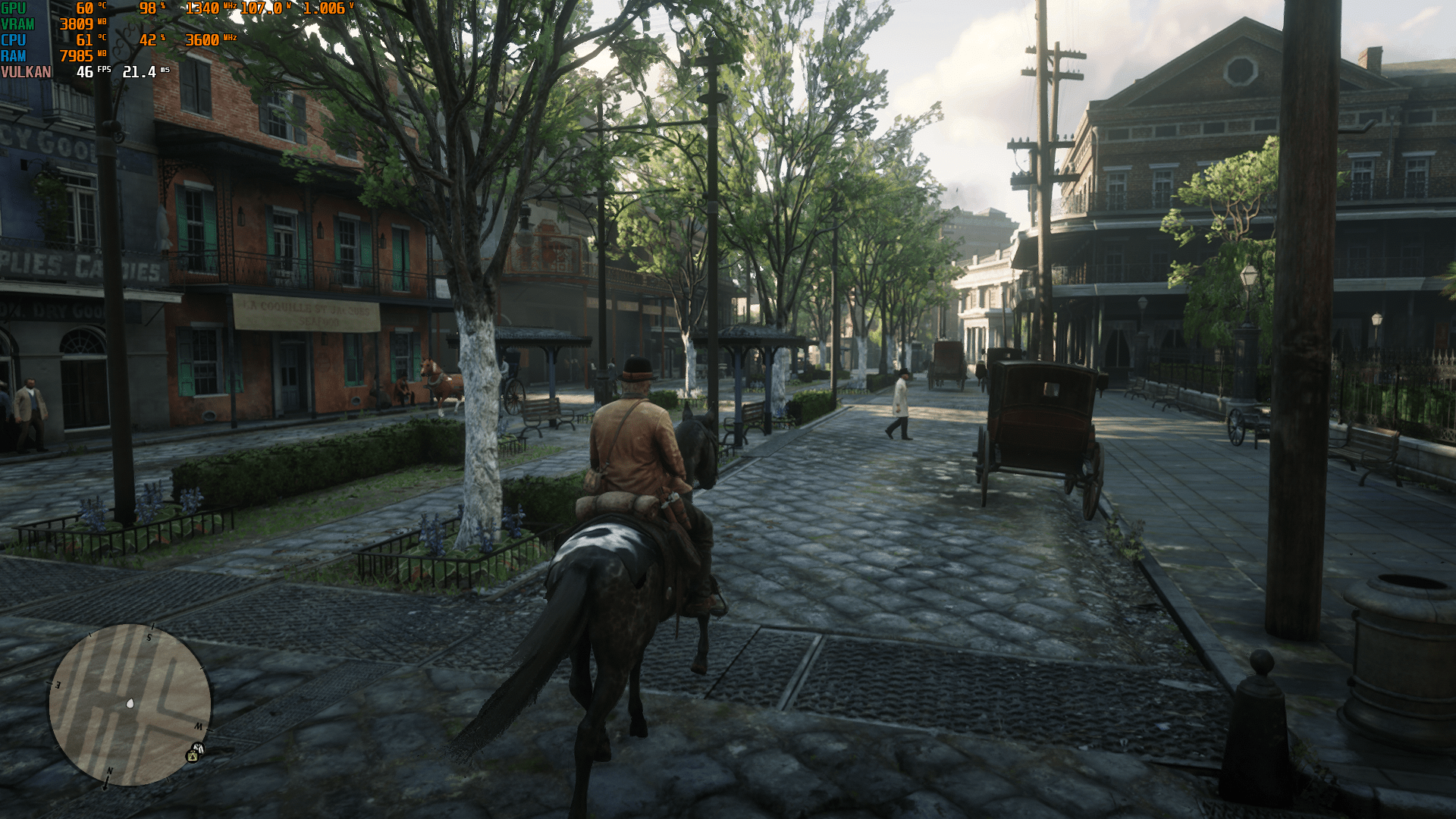The width and height of the screenshot is (1456, 819).
Task: Click the circular minimap in the bottom-left corner
Action: (x=130, y=703)
